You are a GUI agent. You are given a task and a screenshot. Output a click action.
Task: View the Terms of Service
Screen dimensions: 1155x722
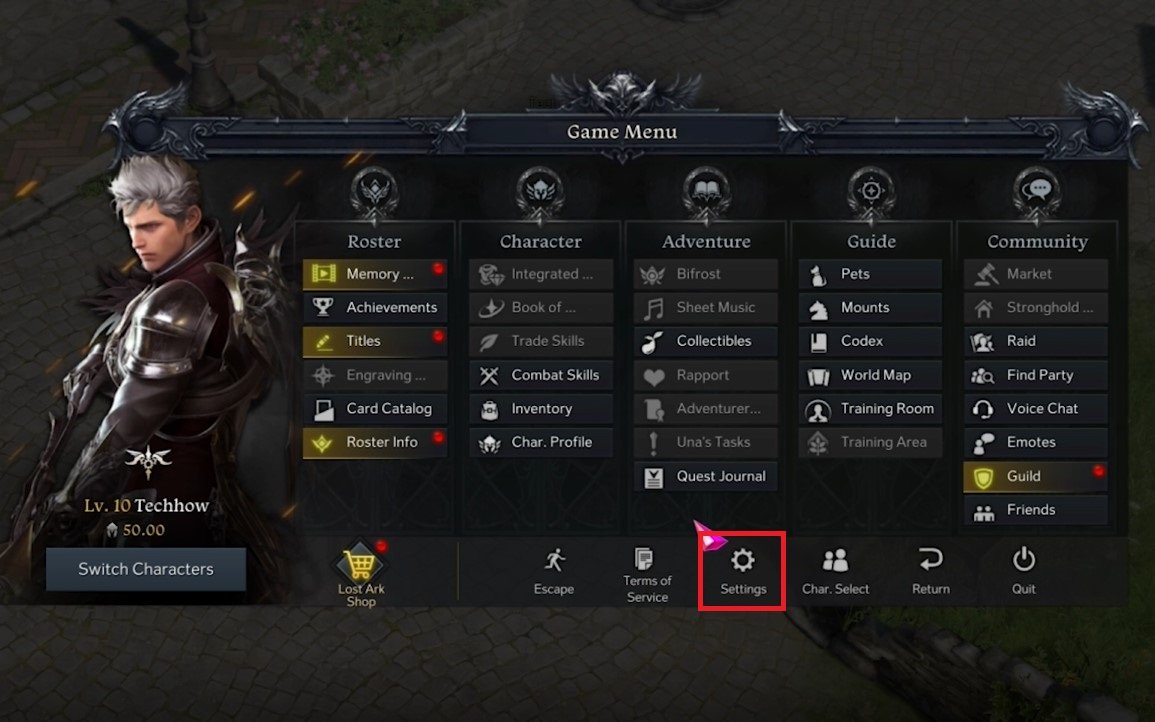coord(647,574)
